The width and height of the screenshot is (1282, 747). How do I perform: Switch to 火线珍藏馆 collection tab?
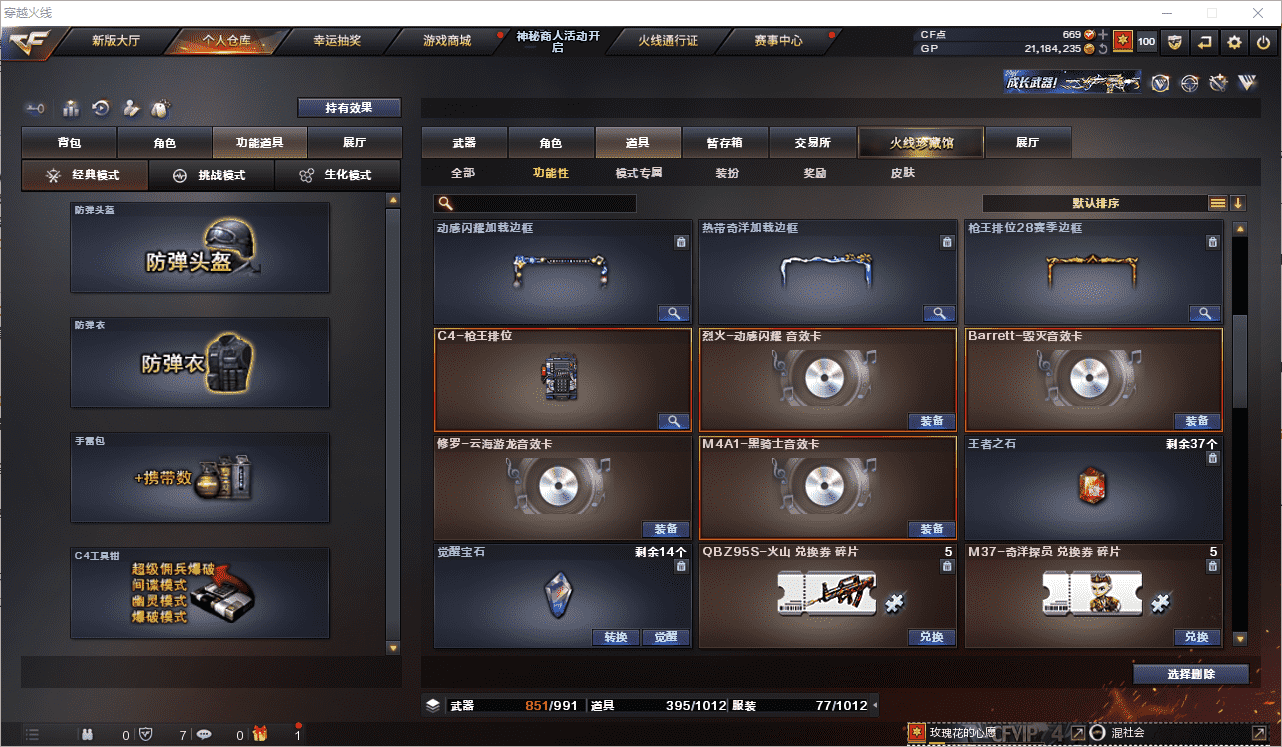tap(921, 143)
